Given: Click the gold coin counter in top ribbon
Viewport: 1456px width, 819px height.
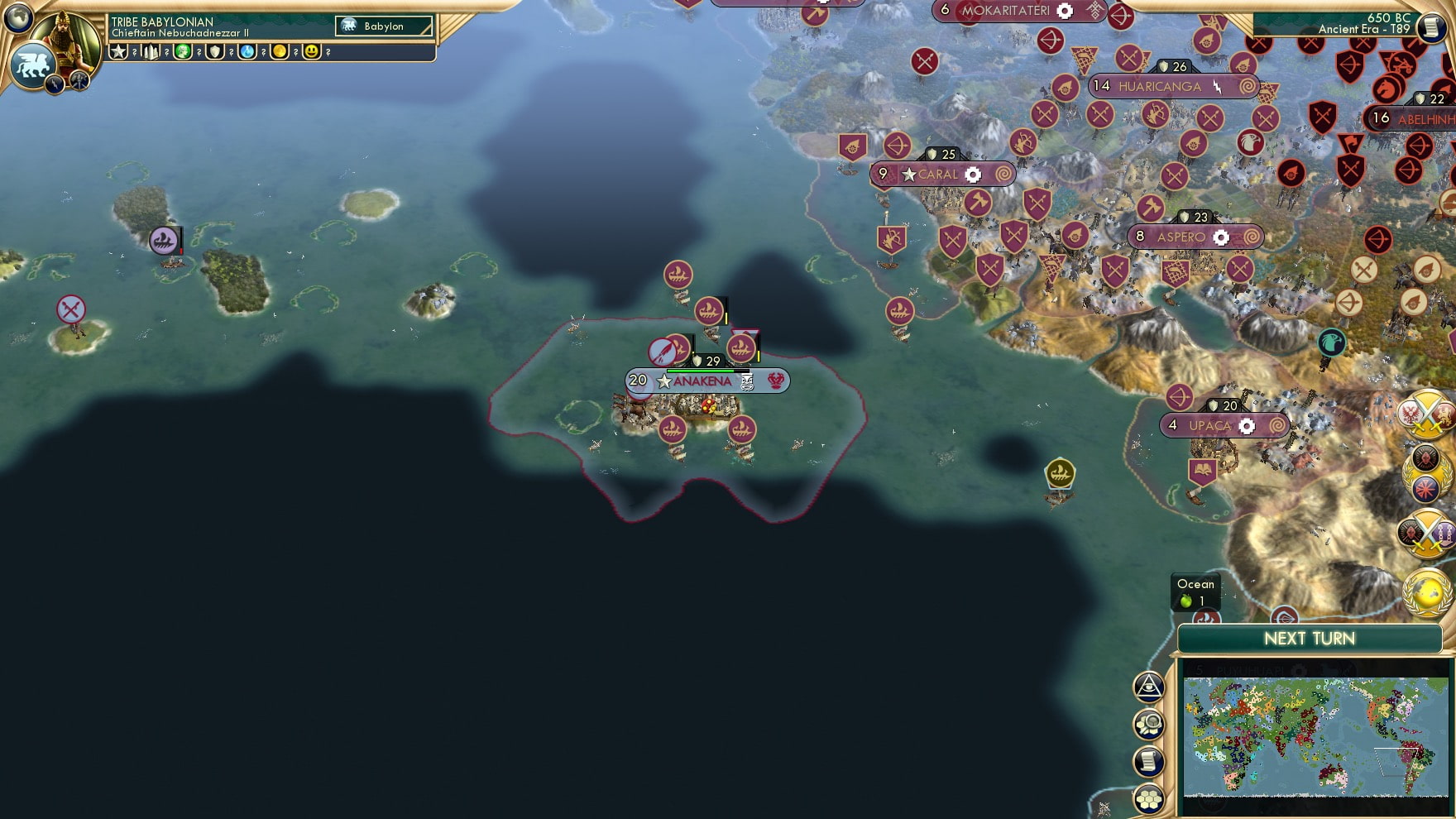Looking at the screenshot, I should (281, 51).
